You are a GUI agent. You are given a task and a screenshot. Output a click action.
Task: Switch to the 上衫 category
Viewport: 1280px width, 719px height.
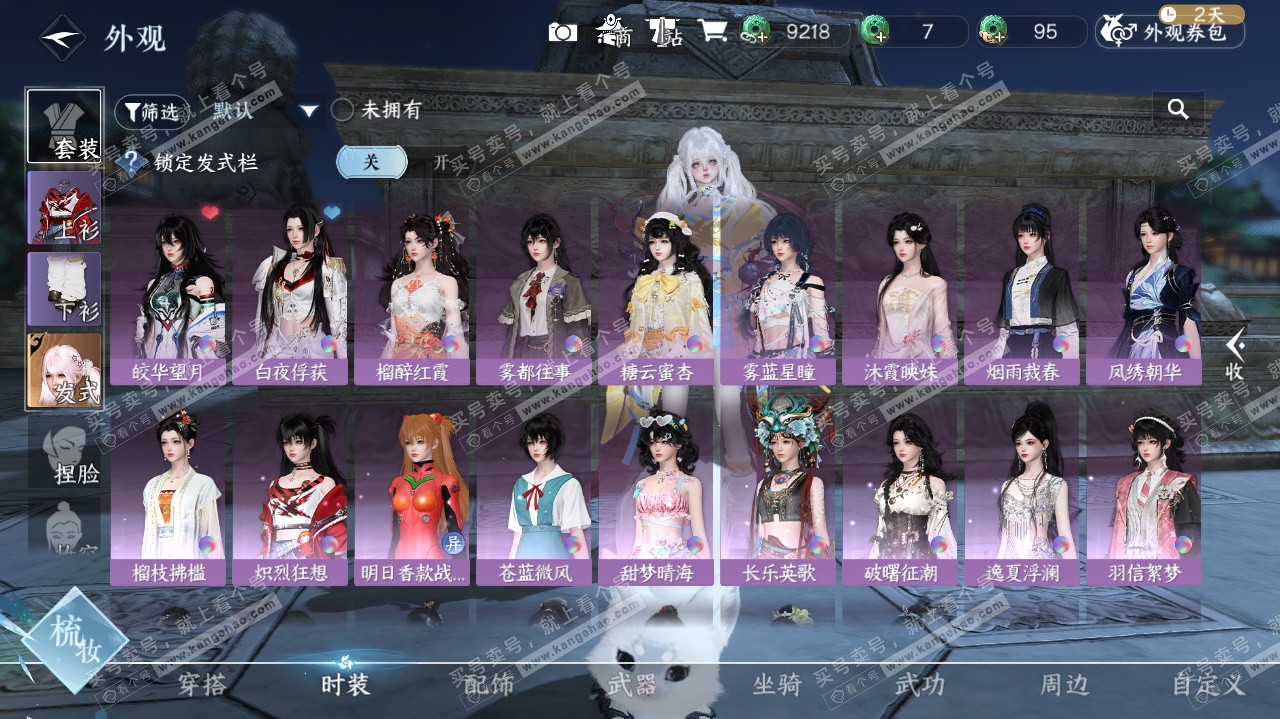64,208
